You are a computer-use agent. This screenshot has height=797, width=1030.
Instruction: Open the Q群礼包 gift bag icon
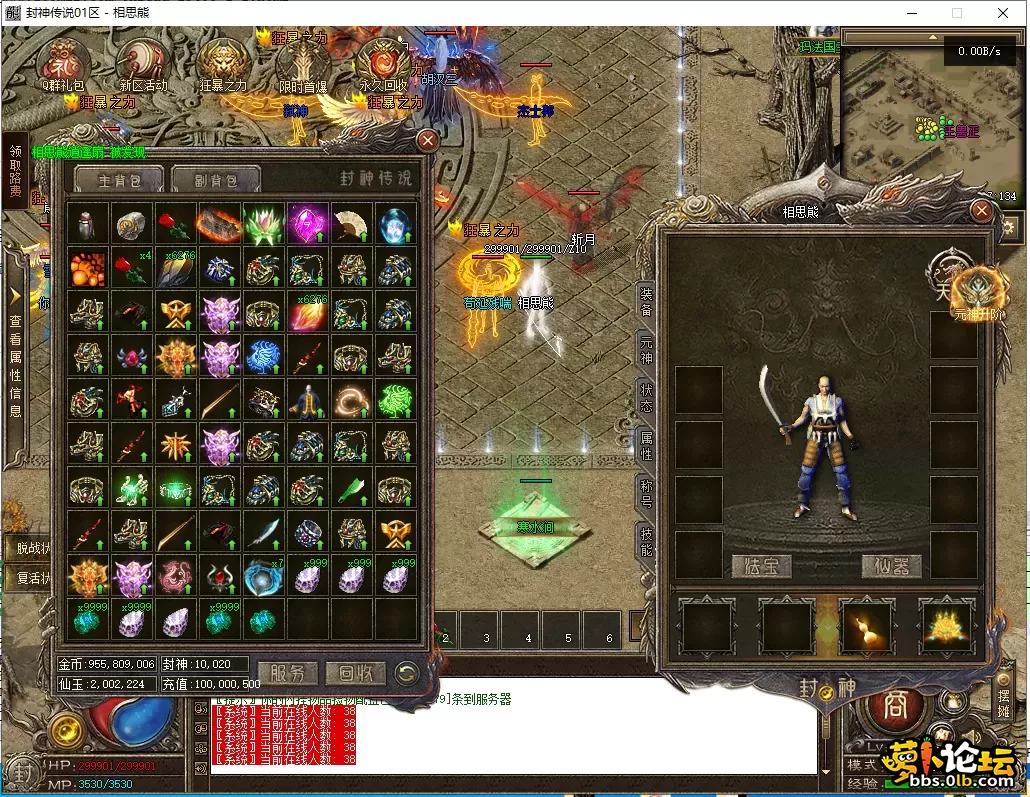pyautogui.click(x=62, y=63)
